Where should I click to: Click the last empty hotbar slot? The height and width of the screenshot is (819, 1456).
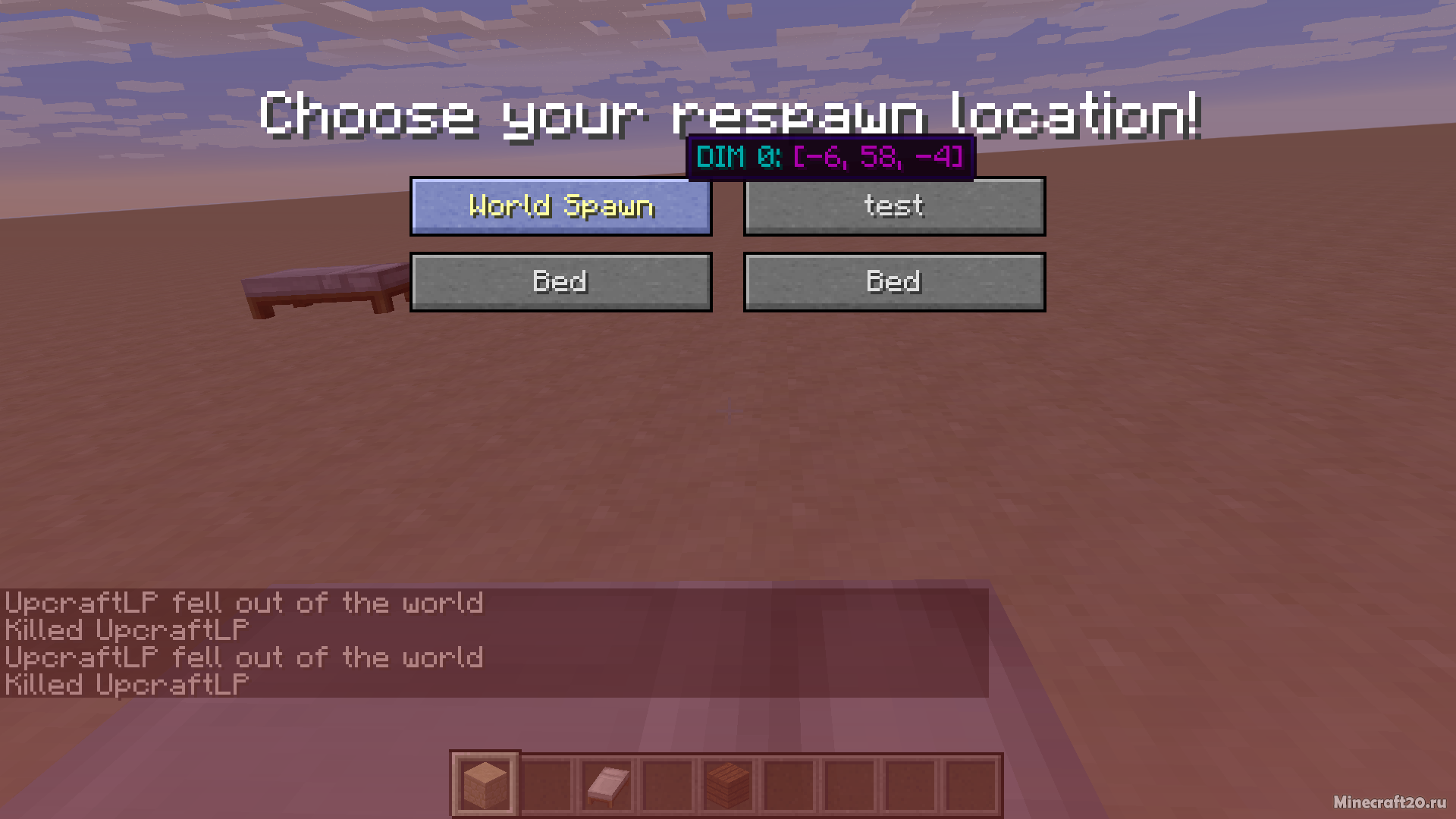coord(971,781)
